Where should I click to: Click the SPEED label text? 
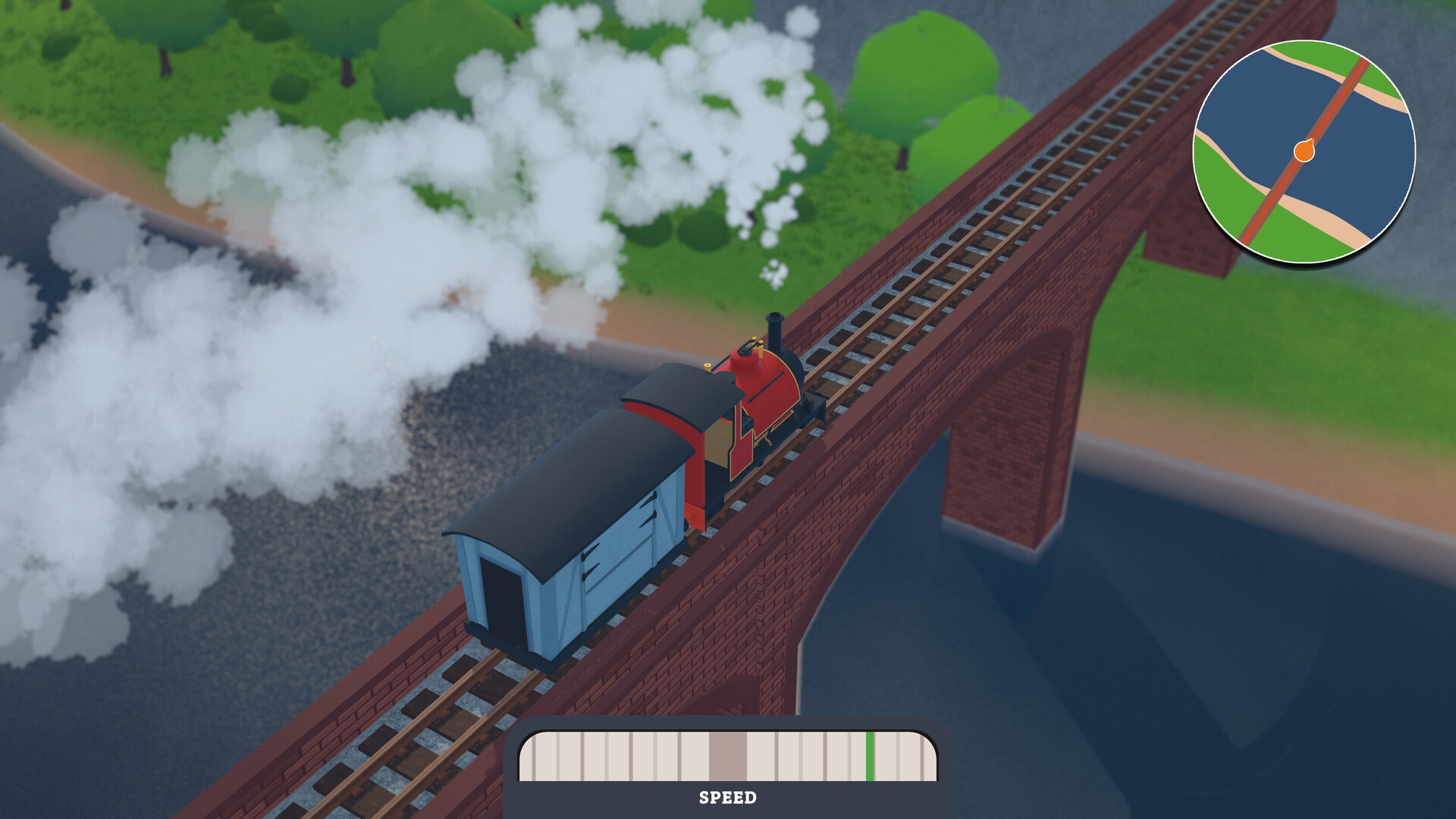728,798
